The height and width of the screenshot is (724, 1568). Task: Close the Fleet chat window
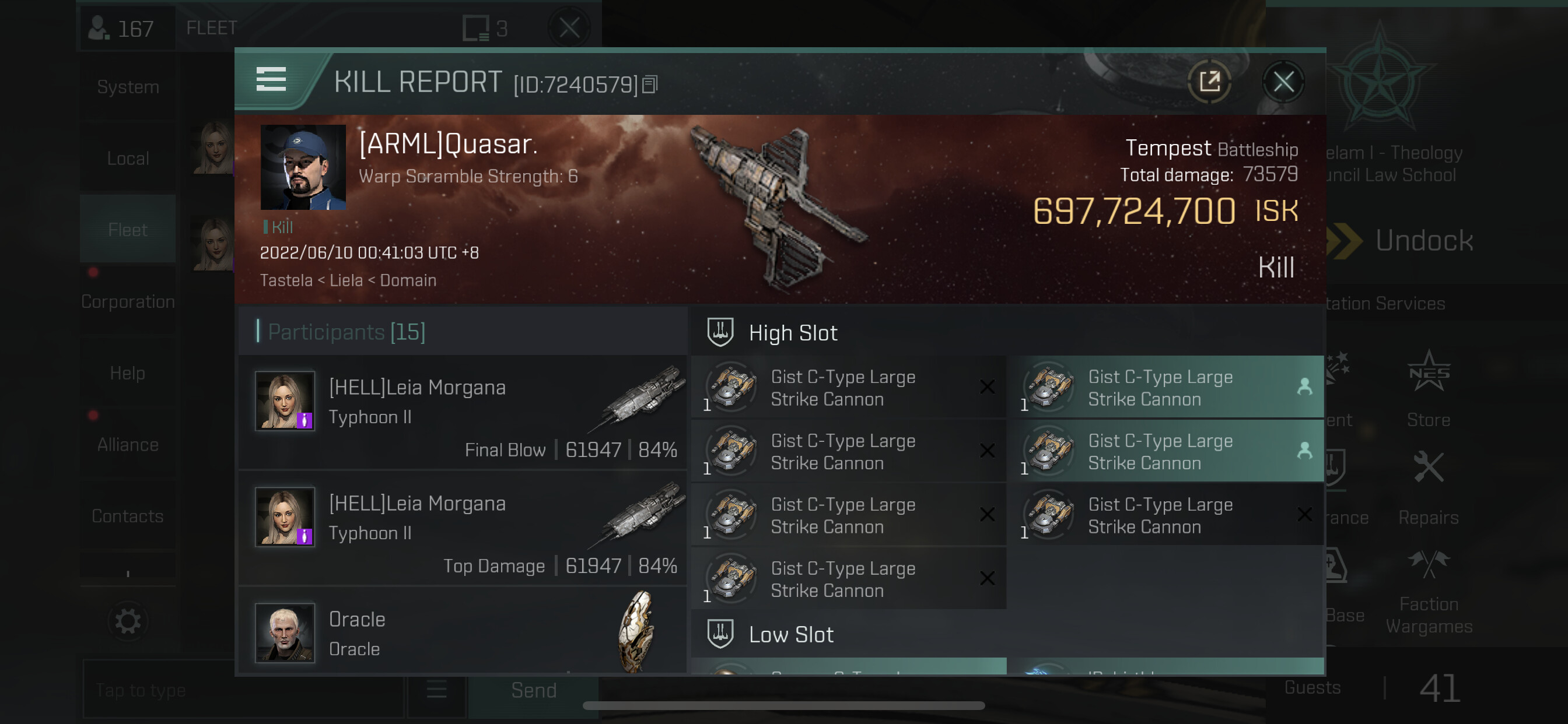click(x=569, y=28)
